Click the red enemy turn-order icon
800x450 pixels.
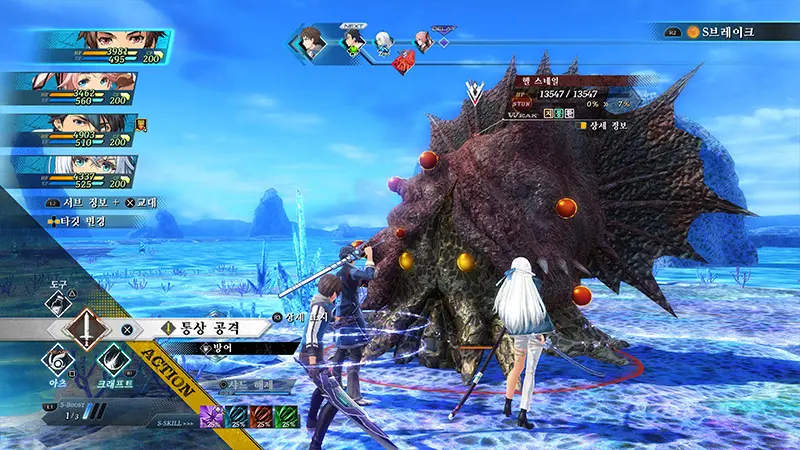point(405,62)
